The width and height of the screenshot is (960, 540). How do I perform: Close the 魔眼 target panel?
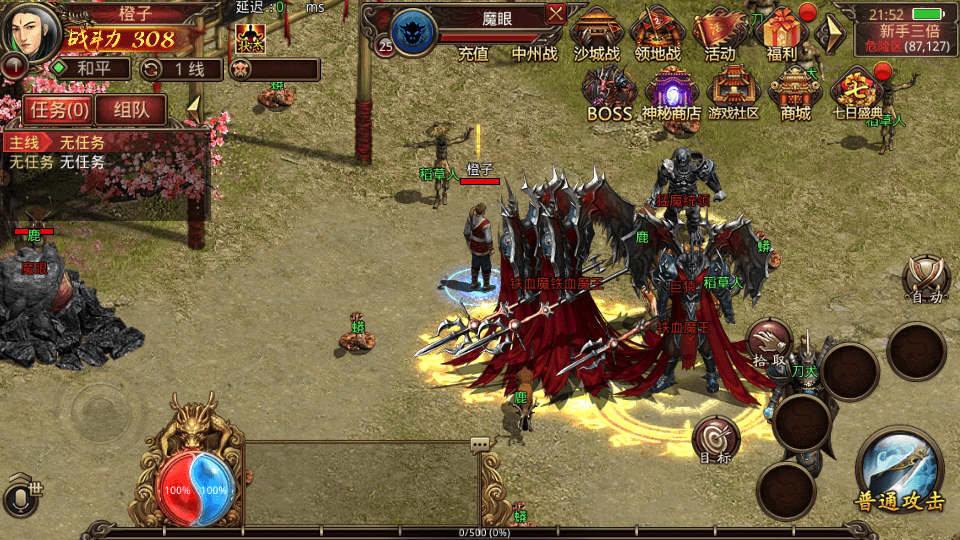pos(556,14)
